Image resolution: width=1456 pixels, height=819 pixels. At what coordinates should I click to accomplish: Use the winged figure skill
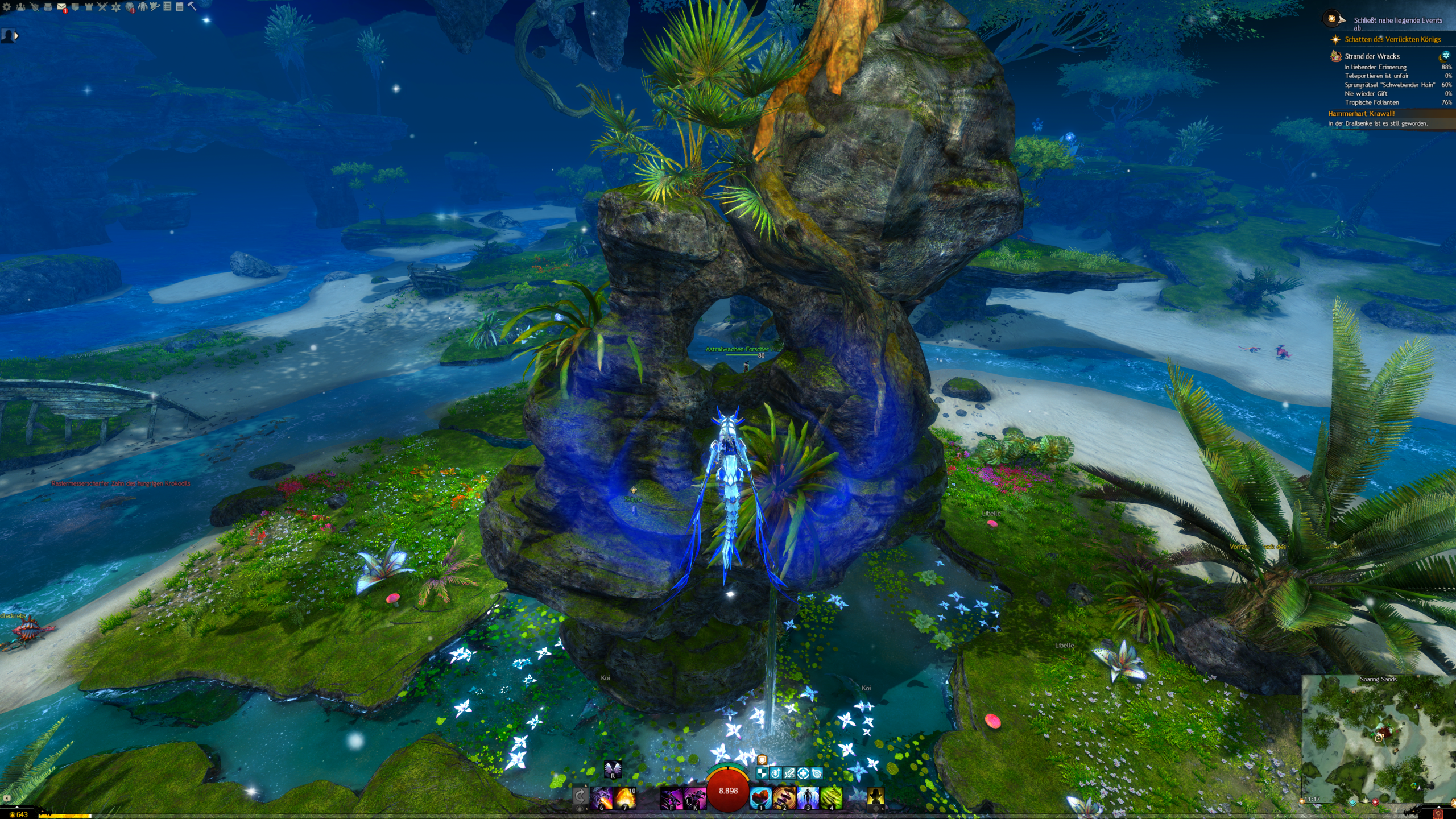808,797
